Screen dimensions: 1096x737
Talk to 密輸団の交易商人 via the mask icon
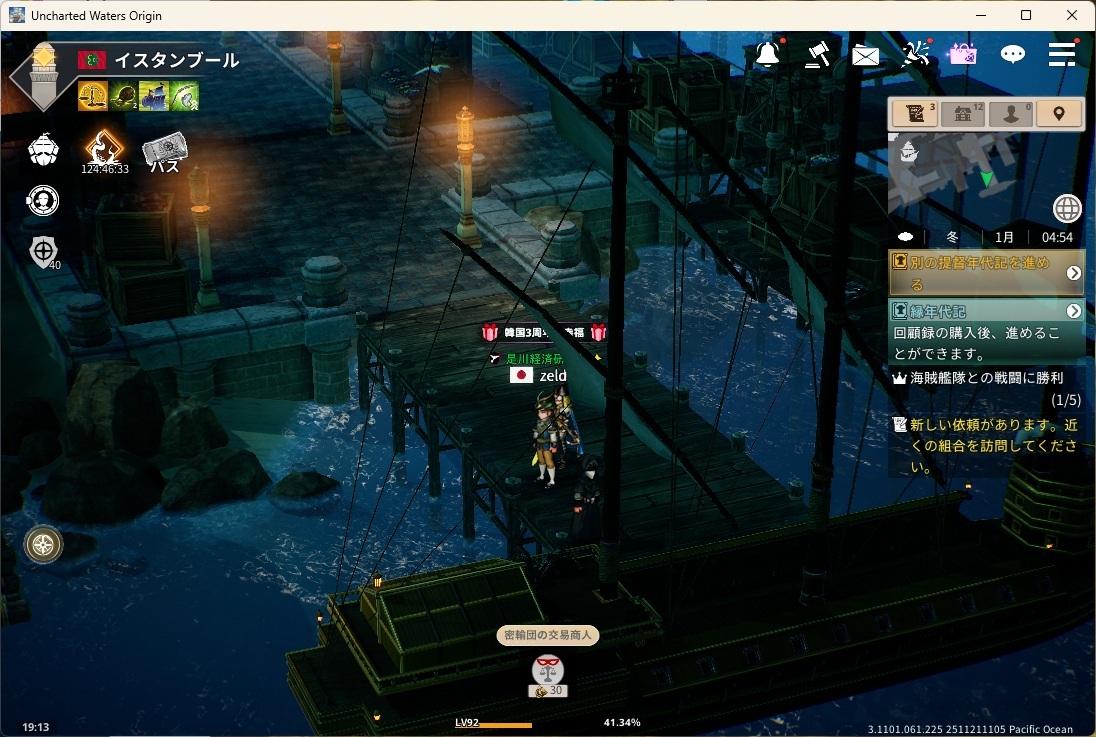[547, 668]
